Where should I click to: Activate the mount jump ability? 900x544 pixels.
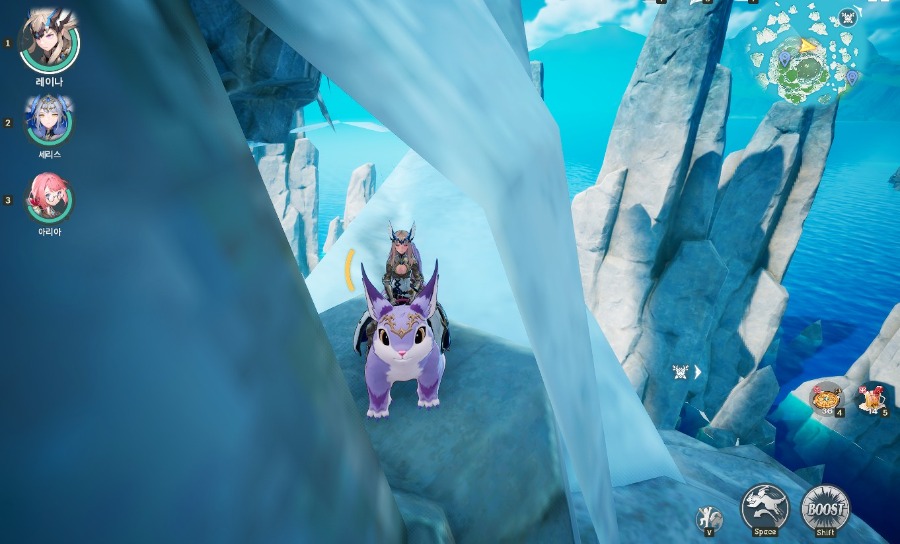tap(765, 508)
